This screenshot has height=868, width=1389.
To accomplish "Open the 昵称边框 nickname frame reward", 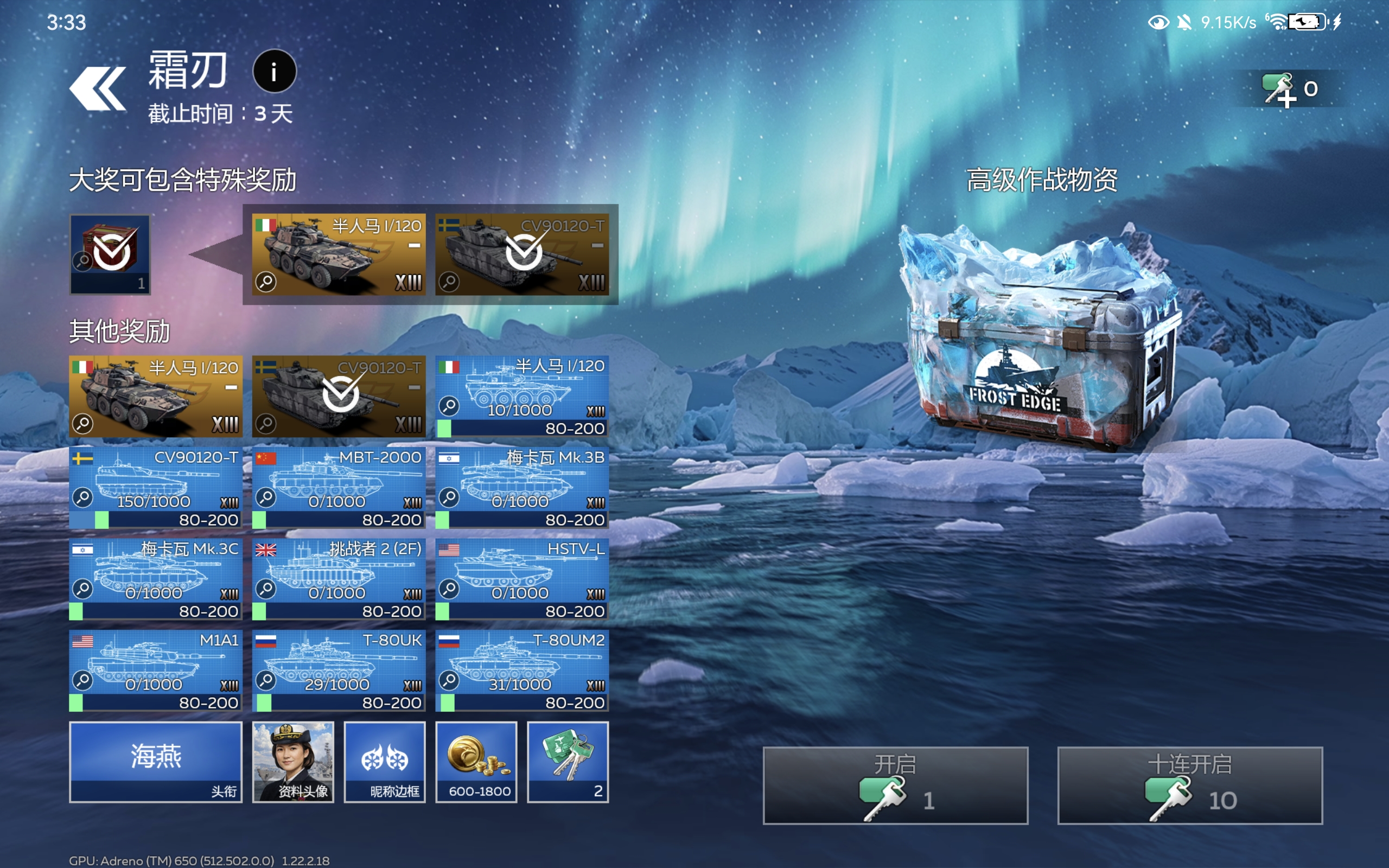I will [385, 761].
